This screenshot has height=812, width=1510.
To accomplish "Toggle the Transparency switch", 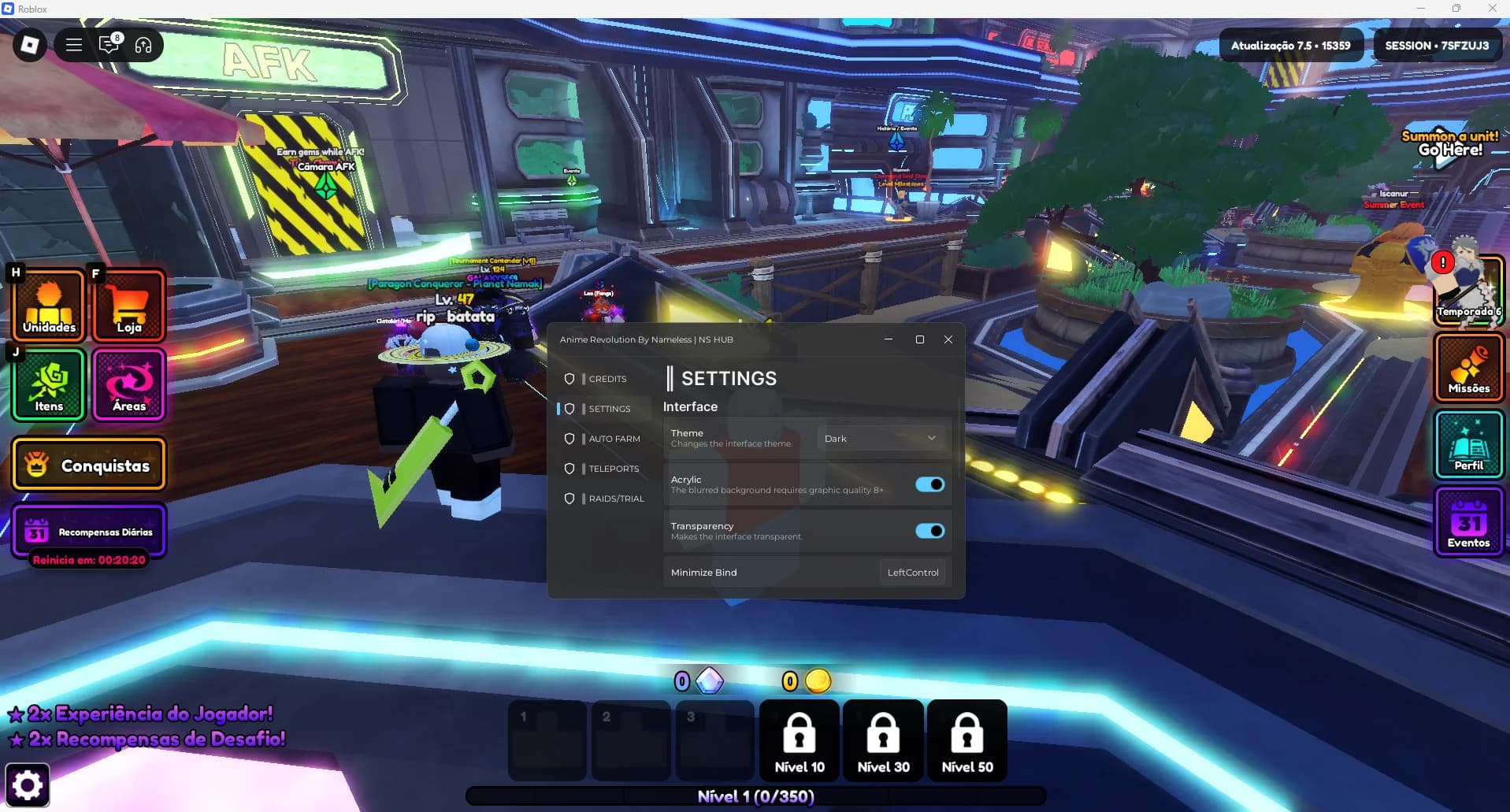I will tap(929, 531).
